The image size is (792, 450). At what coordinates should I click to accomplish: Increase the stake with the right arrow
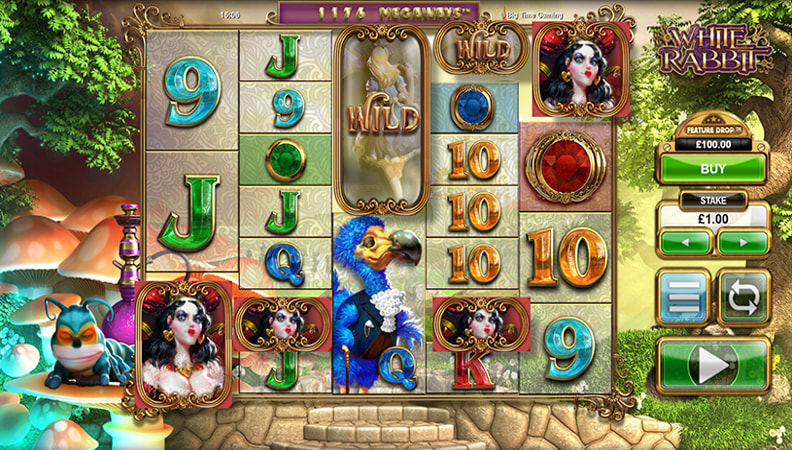point(743,242)
